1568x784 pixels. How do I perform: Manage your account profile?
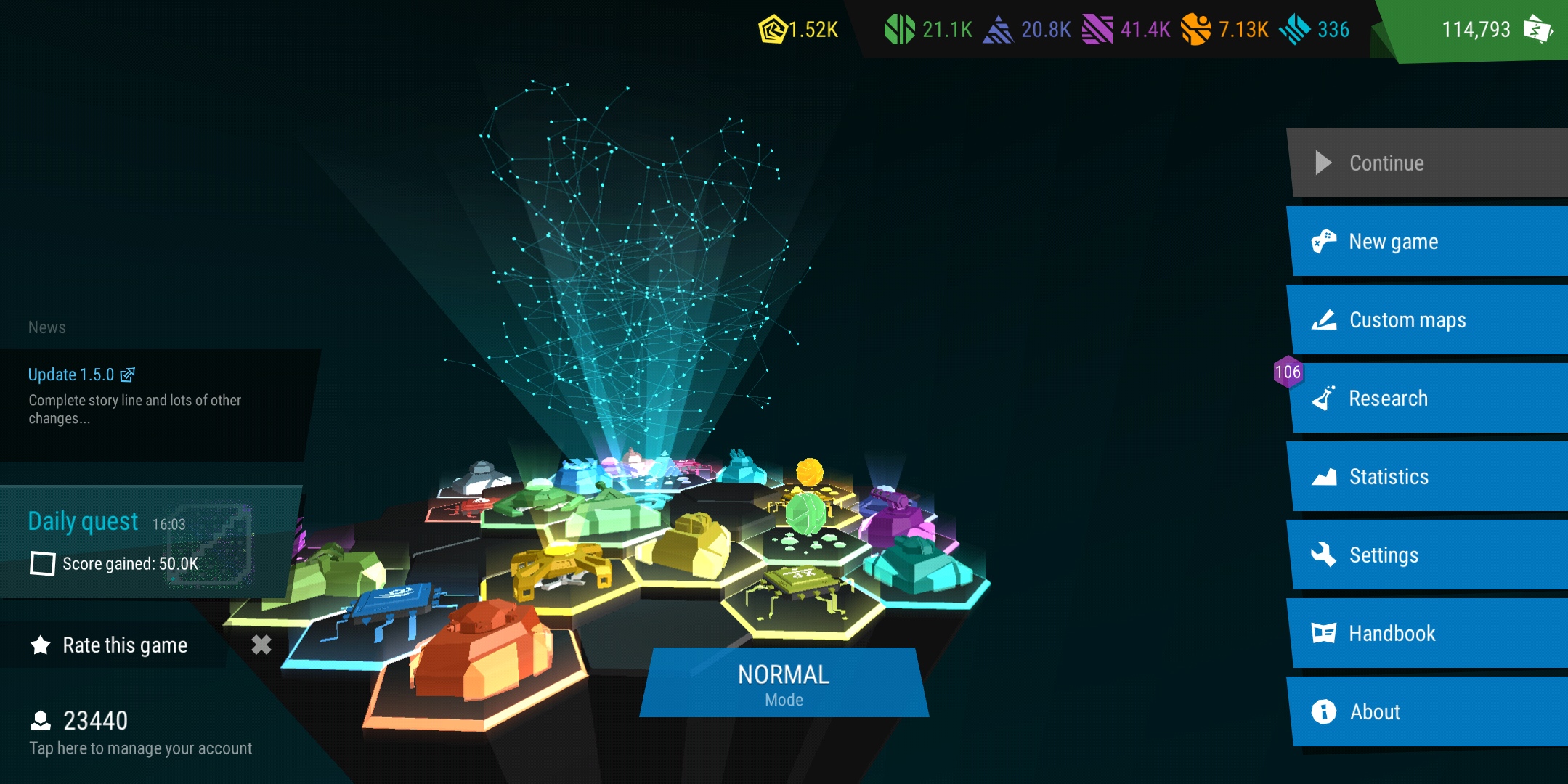point(138,732)
